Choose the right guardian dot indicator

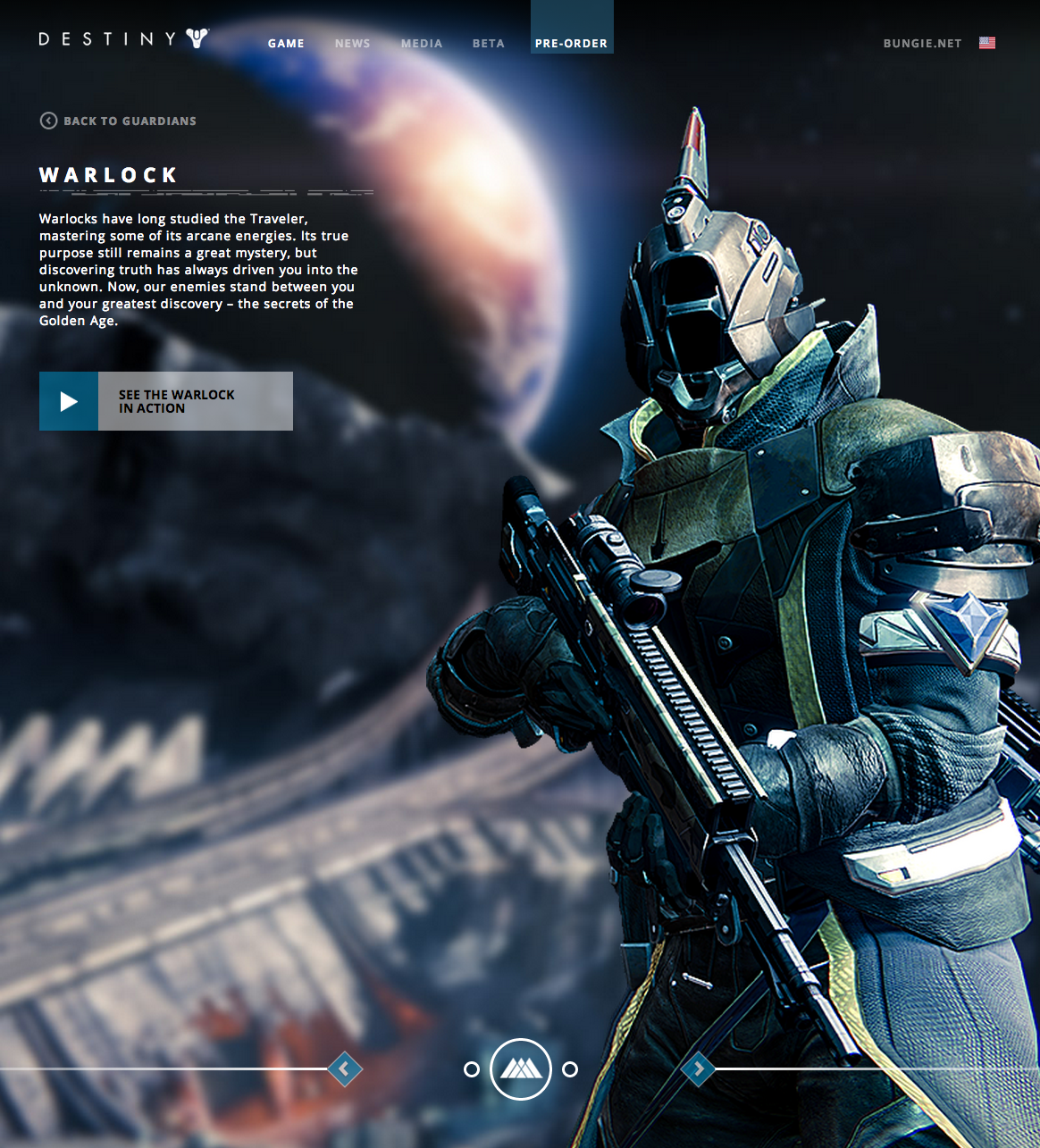point(570,1069)
